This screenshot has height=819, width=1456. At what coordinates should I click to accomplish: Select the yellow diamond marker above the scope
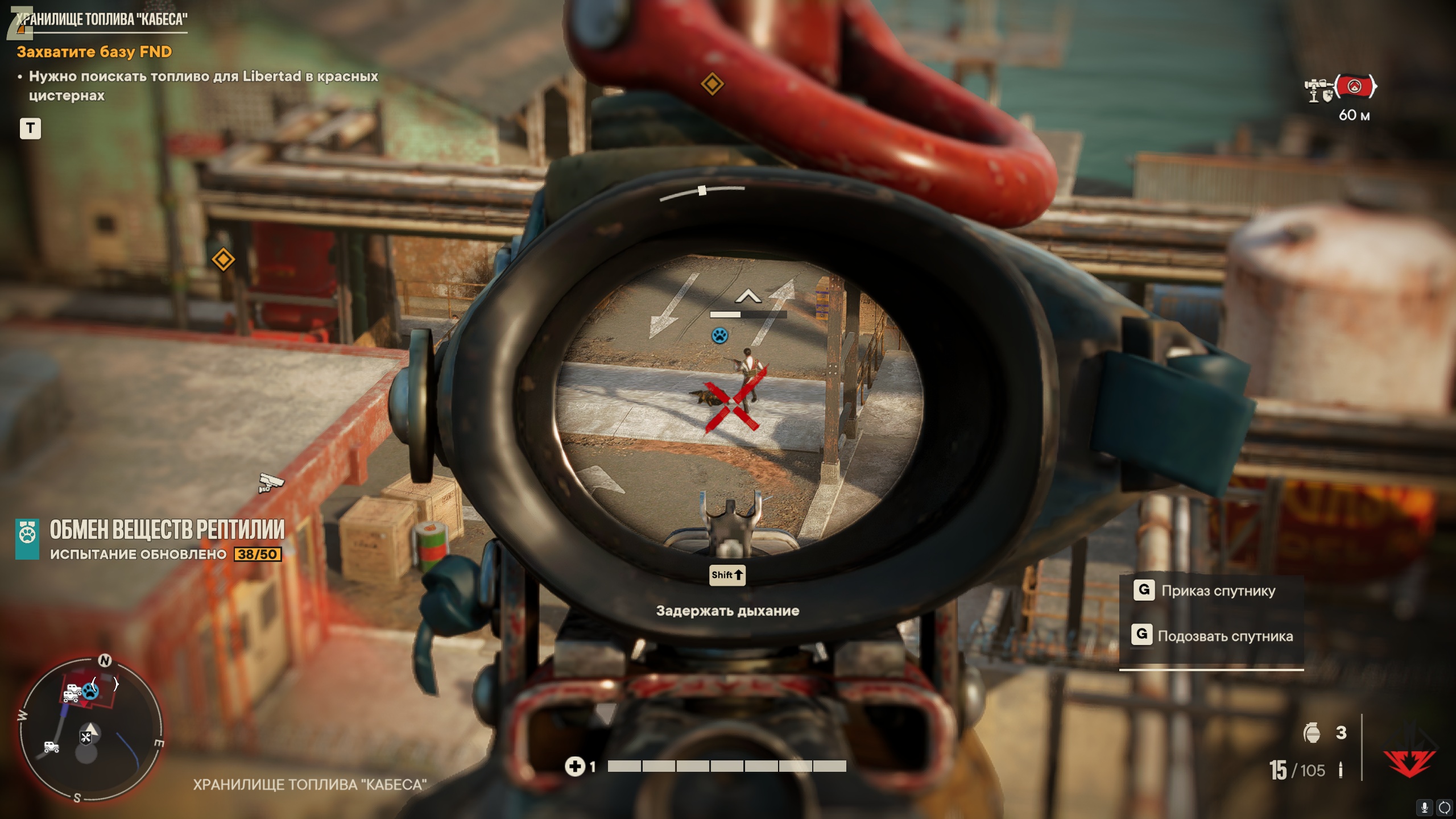(712, 84)
